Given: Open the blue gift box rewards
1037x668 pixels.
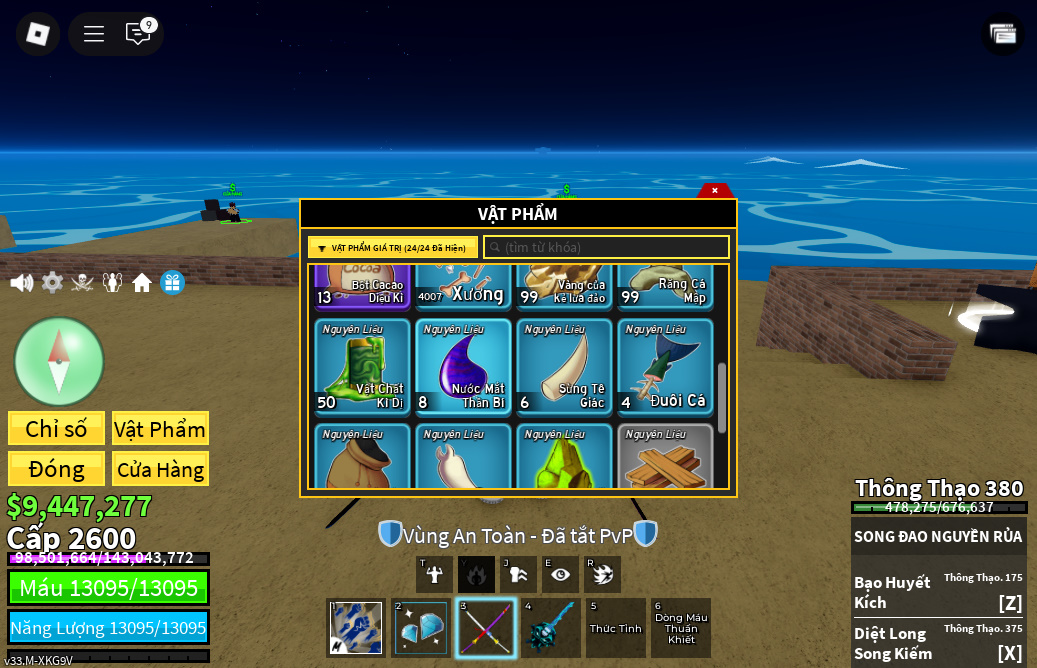Looking at the screenshot, I should [172, 283].
